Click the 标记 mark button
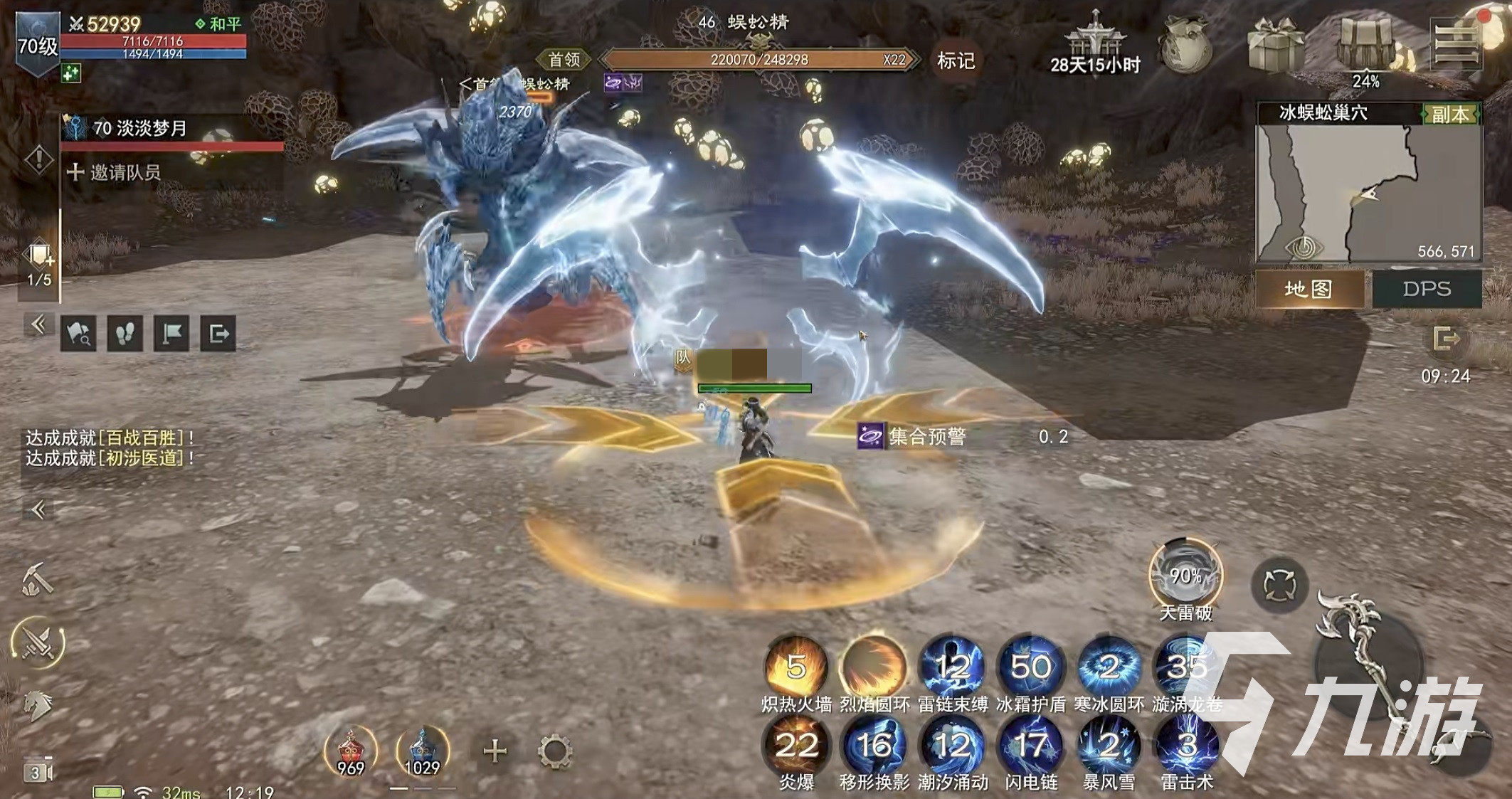This screenshot has height=799, width=1512. 956,60
